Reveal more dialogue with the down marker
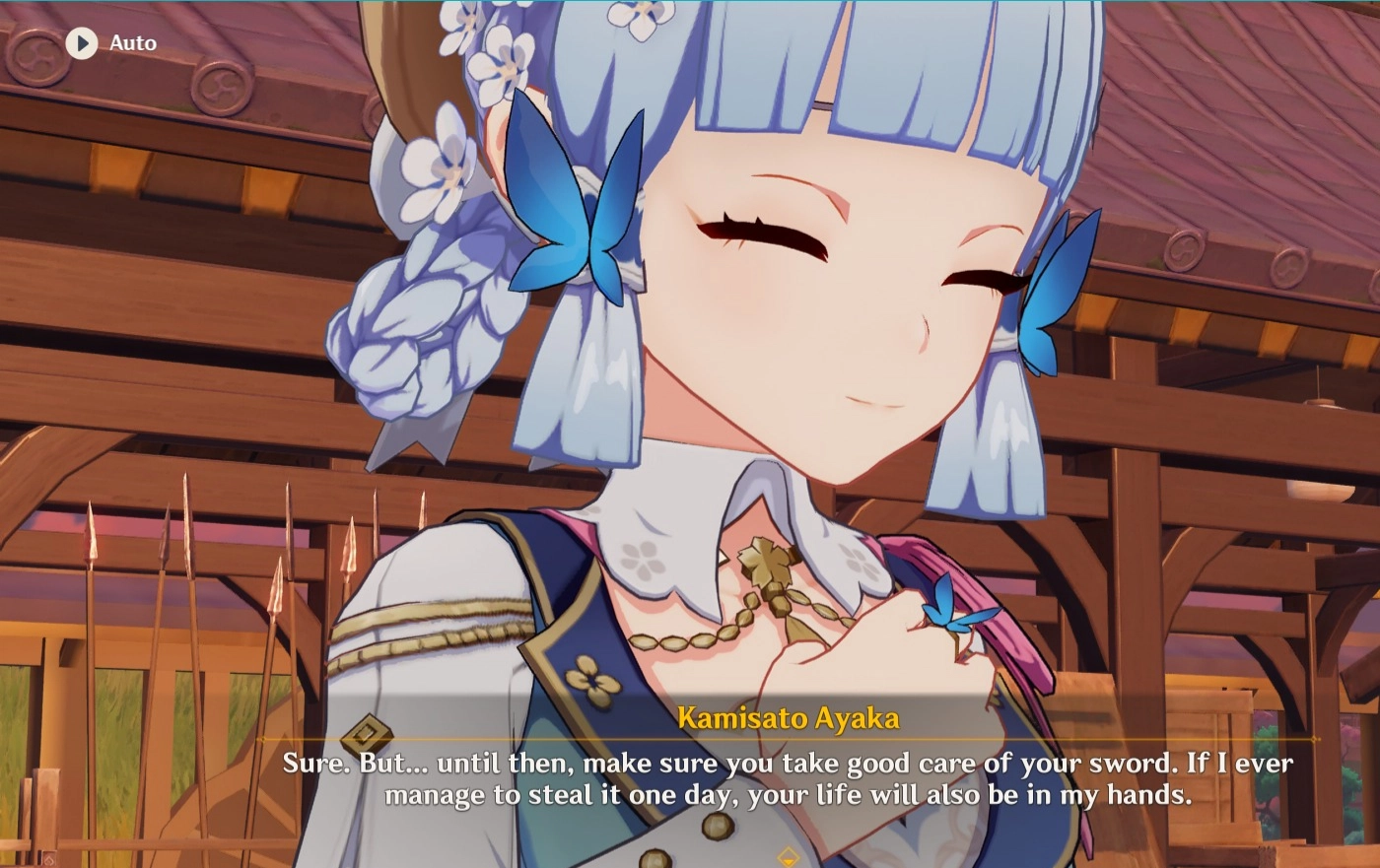Screen dimensions: 1380x868 (x=789, y=858)
